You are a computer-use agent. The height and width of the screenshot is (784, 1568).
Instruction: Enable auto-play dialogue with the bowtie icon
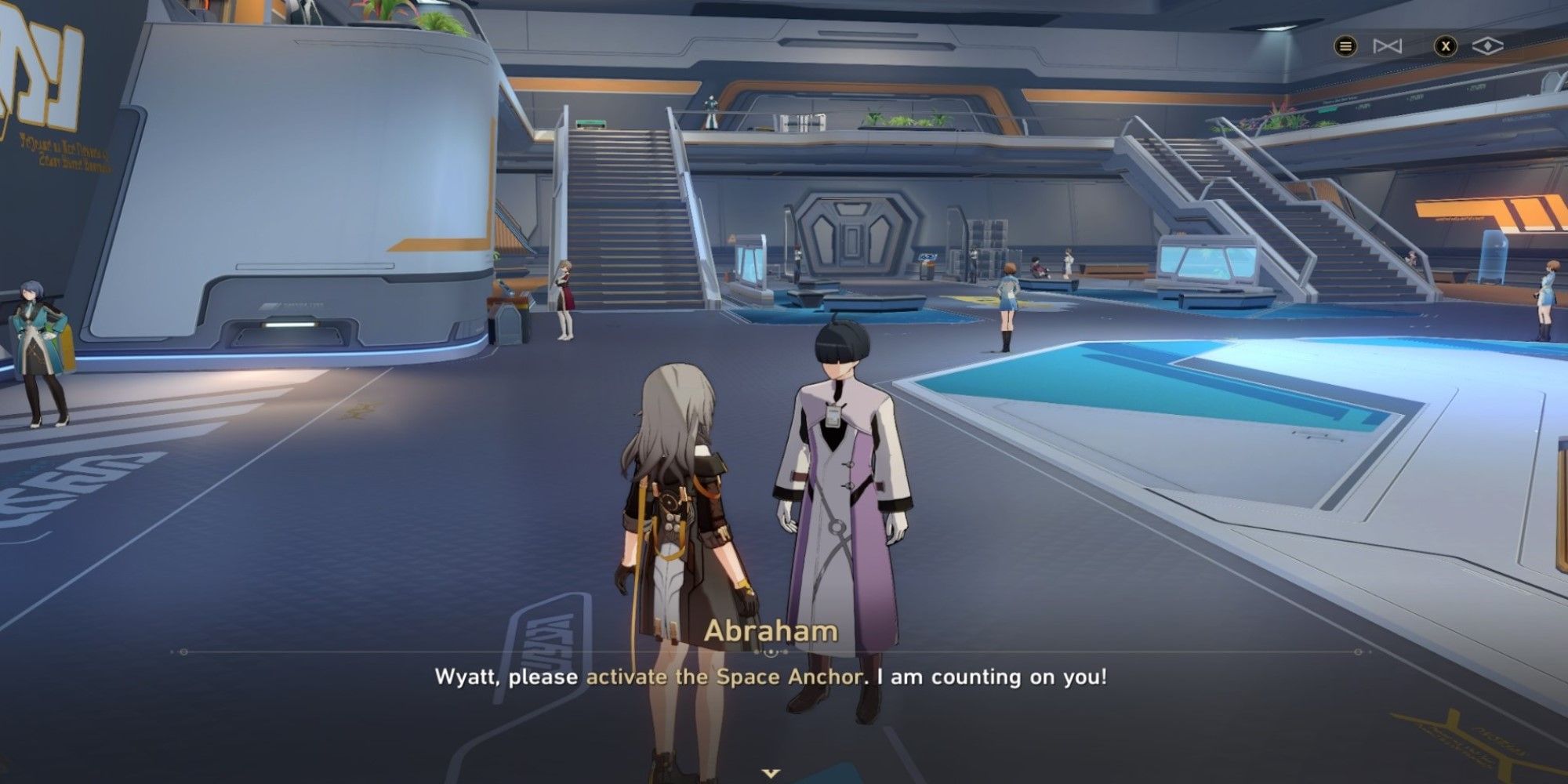click(x=1386, y=45)
